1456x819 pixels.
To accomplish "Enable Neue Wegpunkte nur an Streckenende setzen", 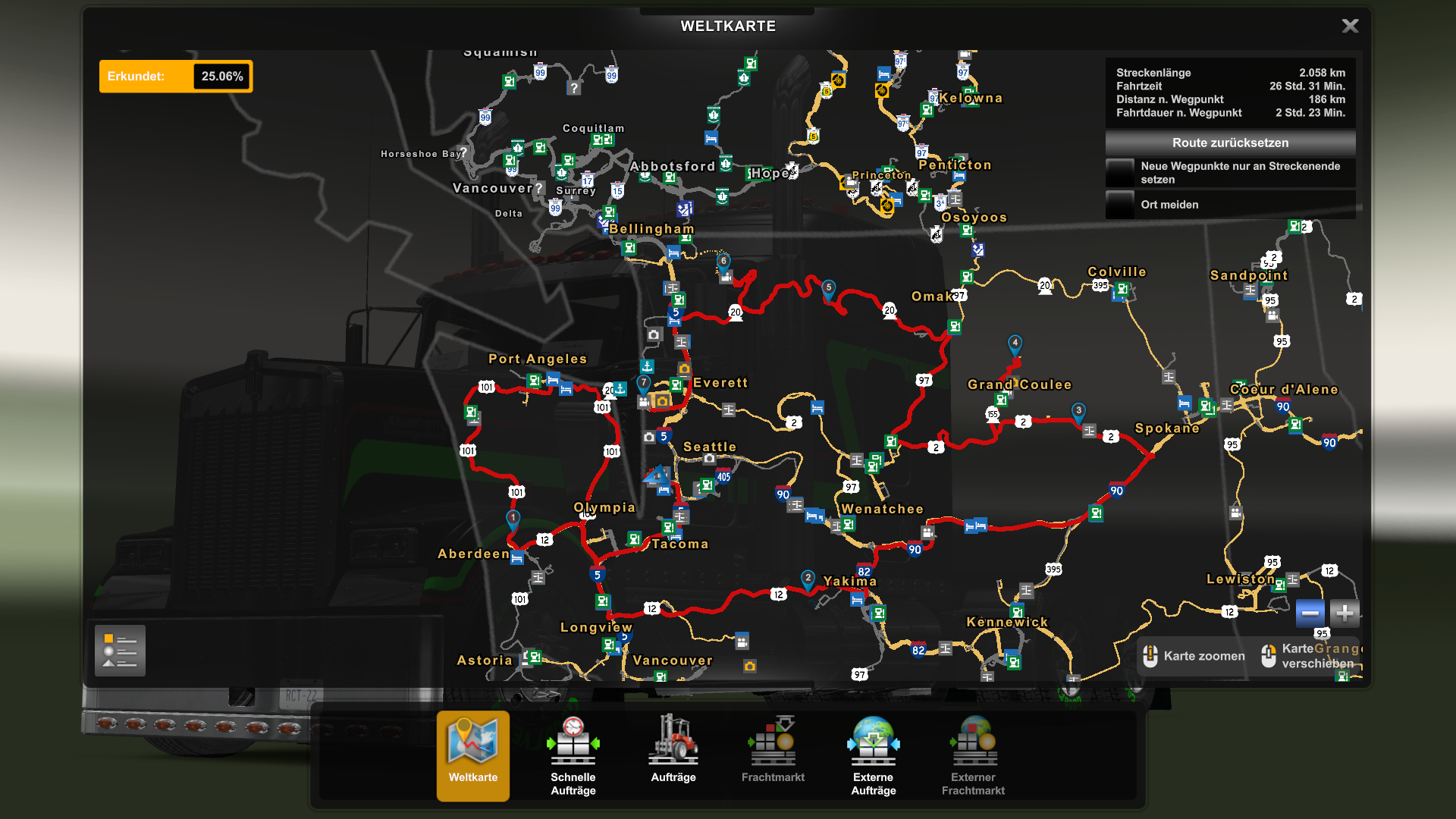I will tap(1120, 172).
